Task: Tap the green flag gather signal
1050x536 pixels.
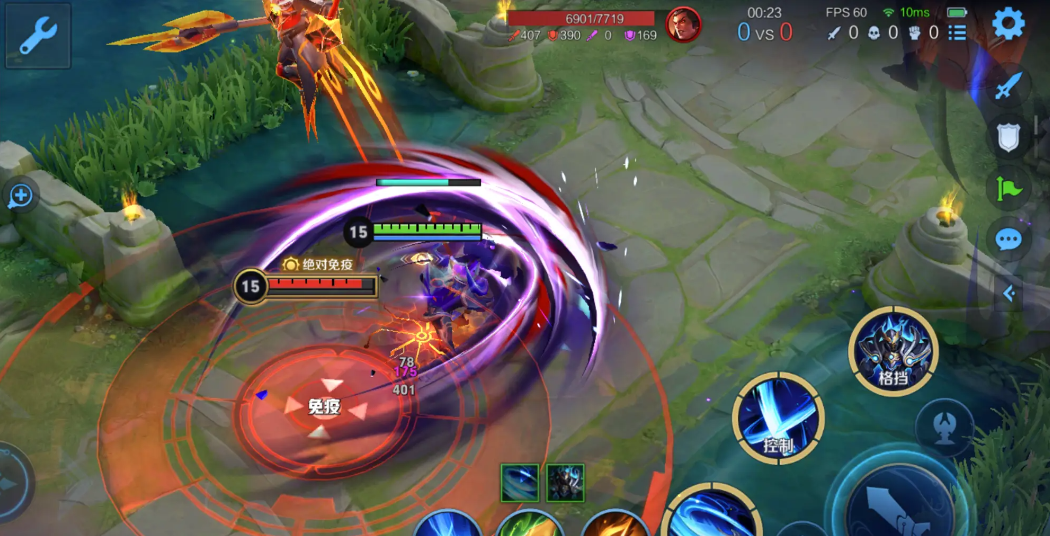Action: coord(1008,188)
